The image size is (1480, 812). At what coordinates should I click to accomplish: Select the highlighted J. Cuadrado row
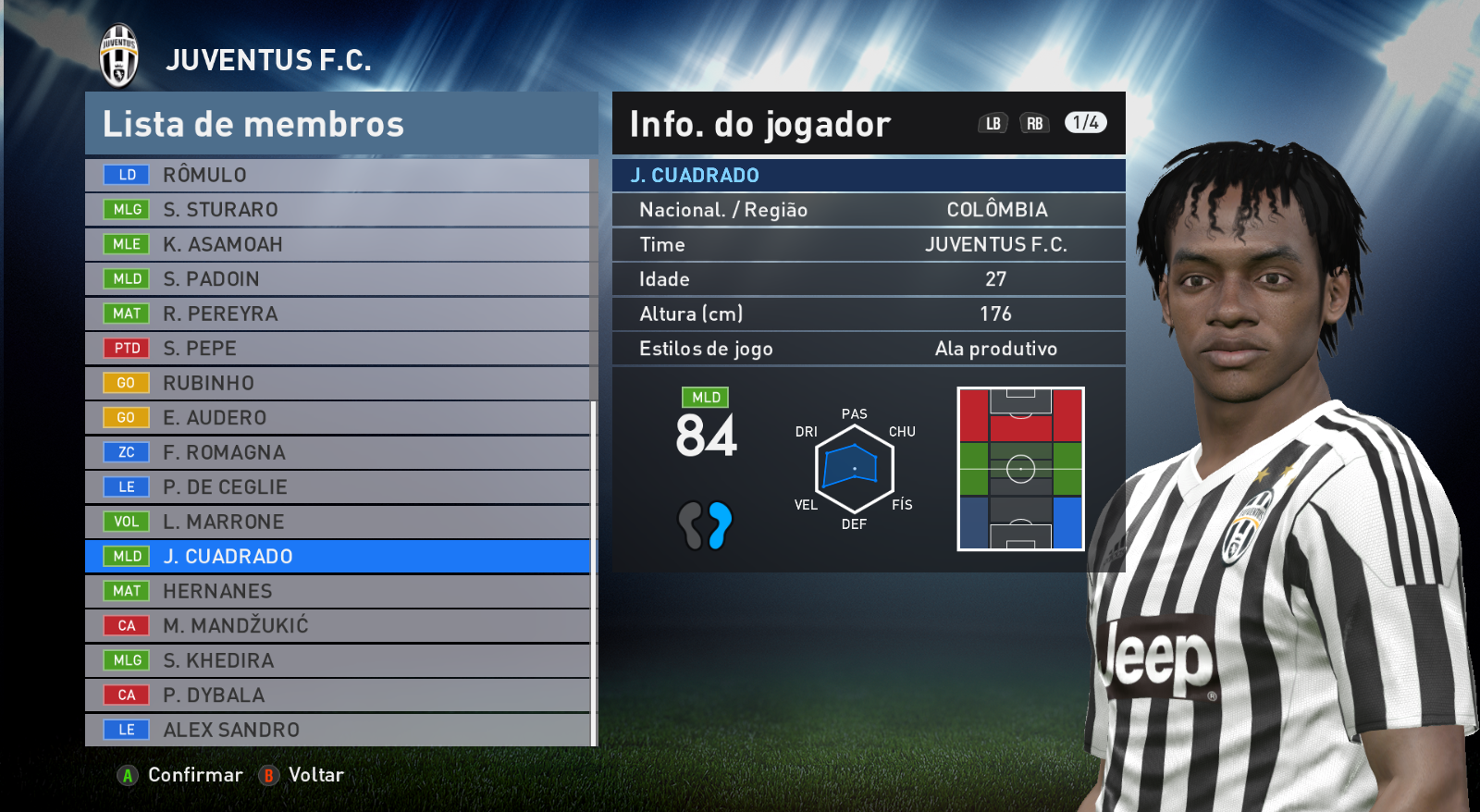[x=338, y=557]
